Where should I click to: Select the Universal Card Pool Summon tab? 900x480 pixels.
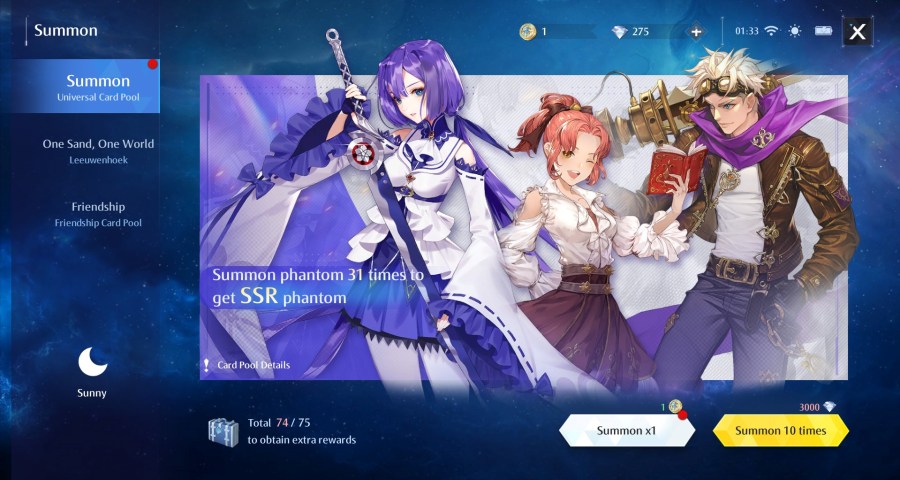coord(97,87)
